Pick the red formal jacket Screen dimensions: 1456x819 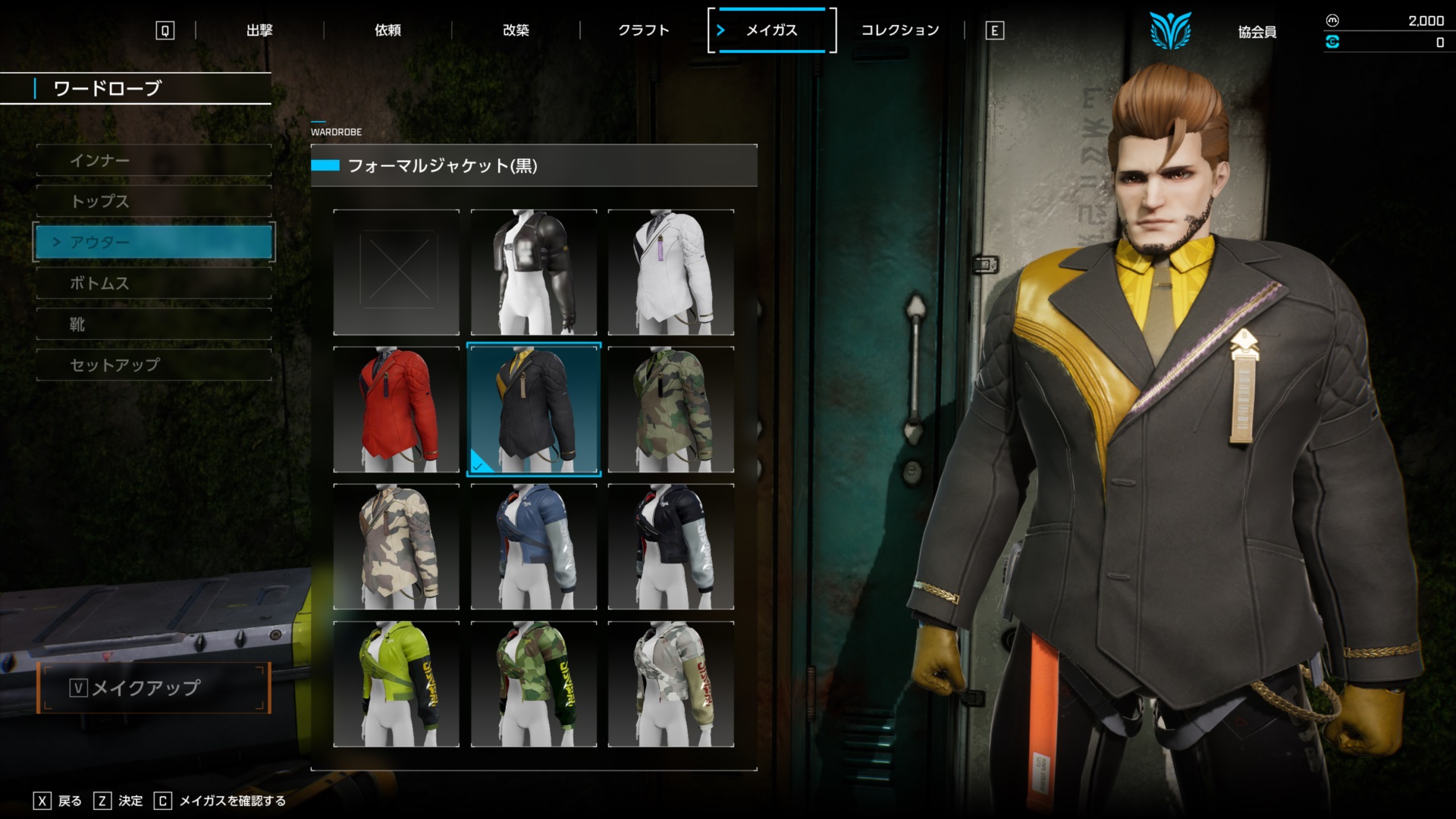397,409
